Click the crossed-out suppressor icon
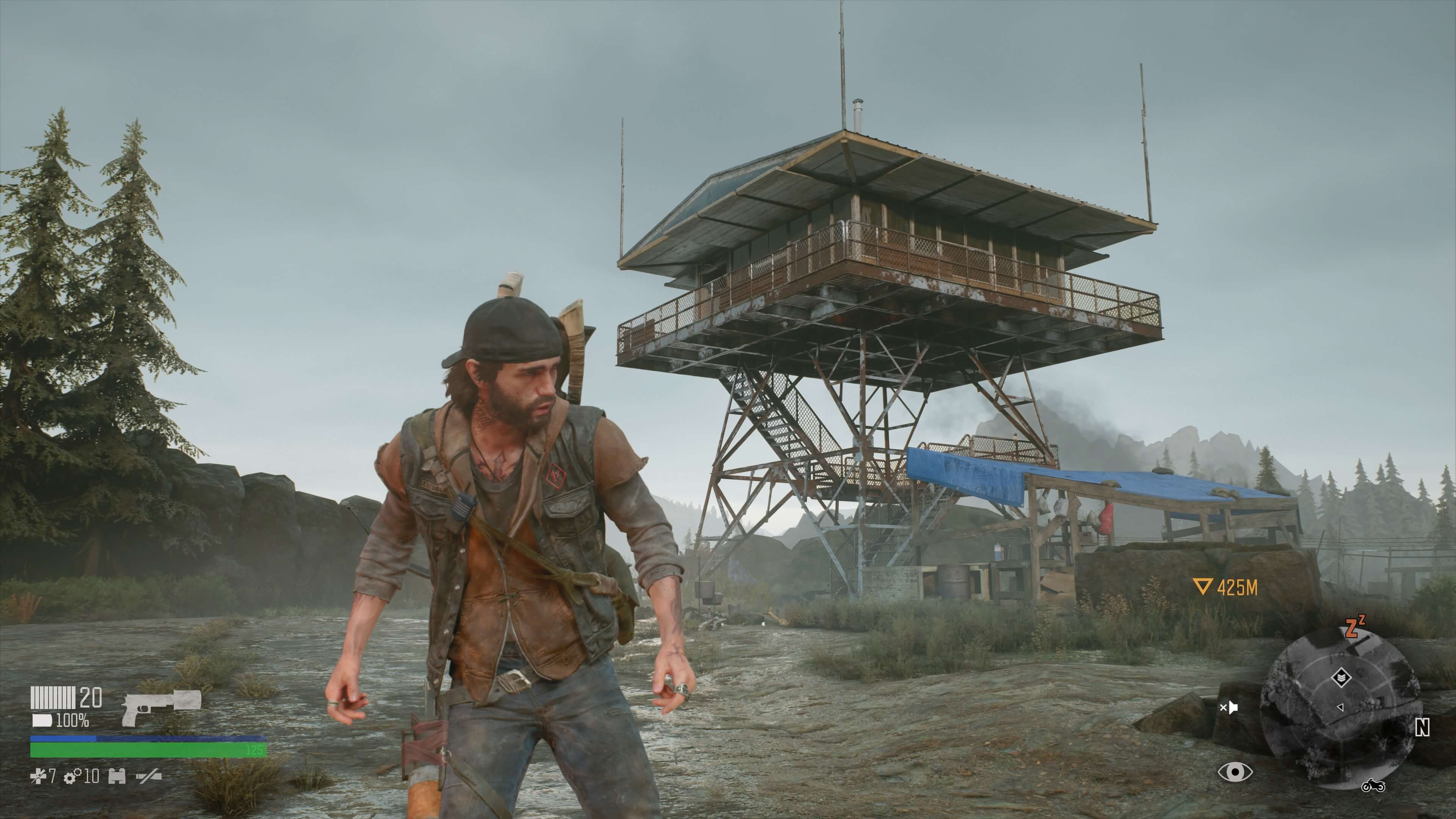 149,777
